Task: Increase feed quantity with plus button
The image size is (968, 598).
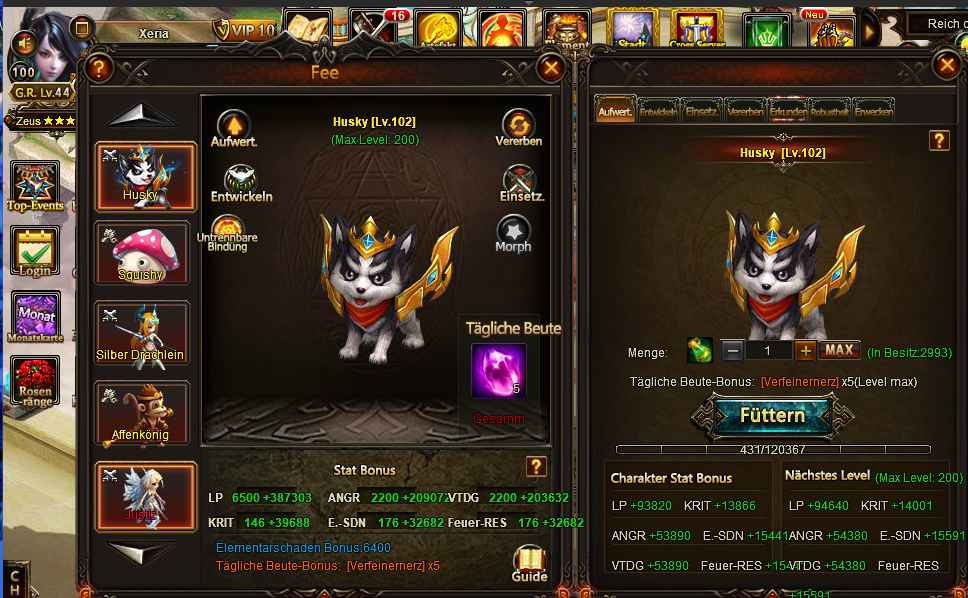Action: click(x=805, y=351)
